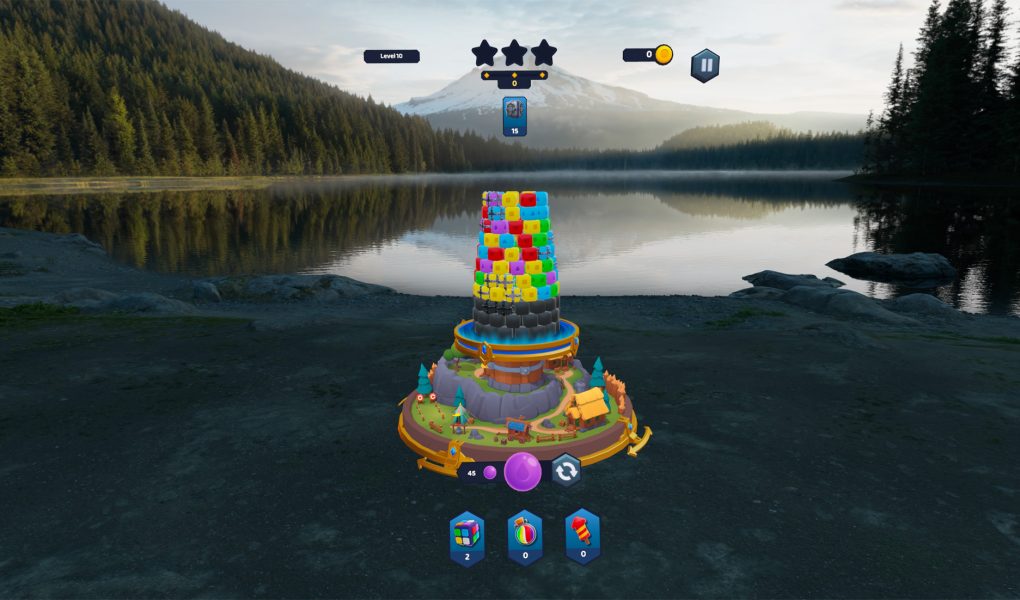Click the gold coin counter
The height and width of the screenshot is (600, 1020).
pyautogui.click(x=648, y=55)
